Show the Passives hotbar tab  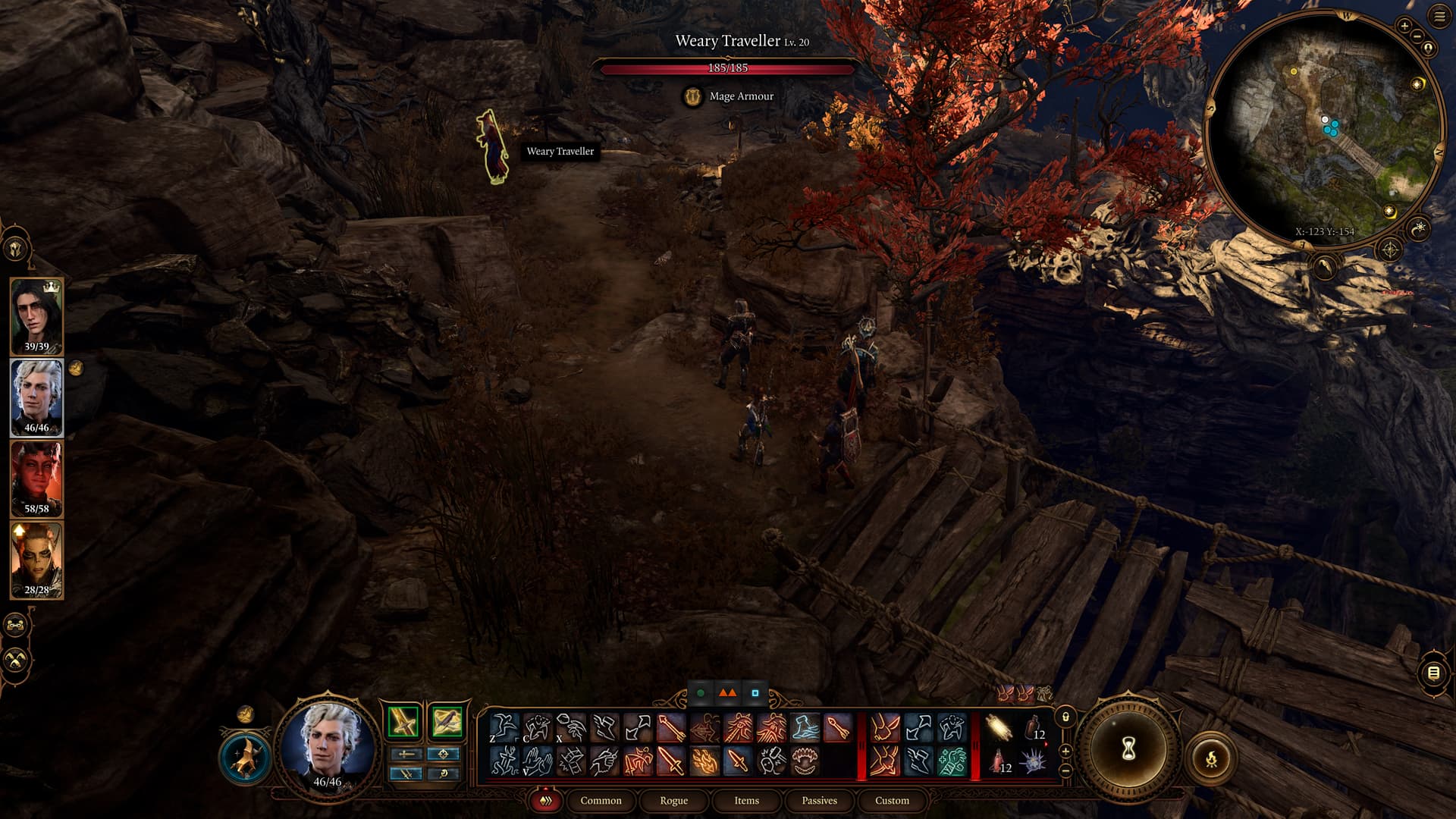pyautogui.click(x=819, y=801)
